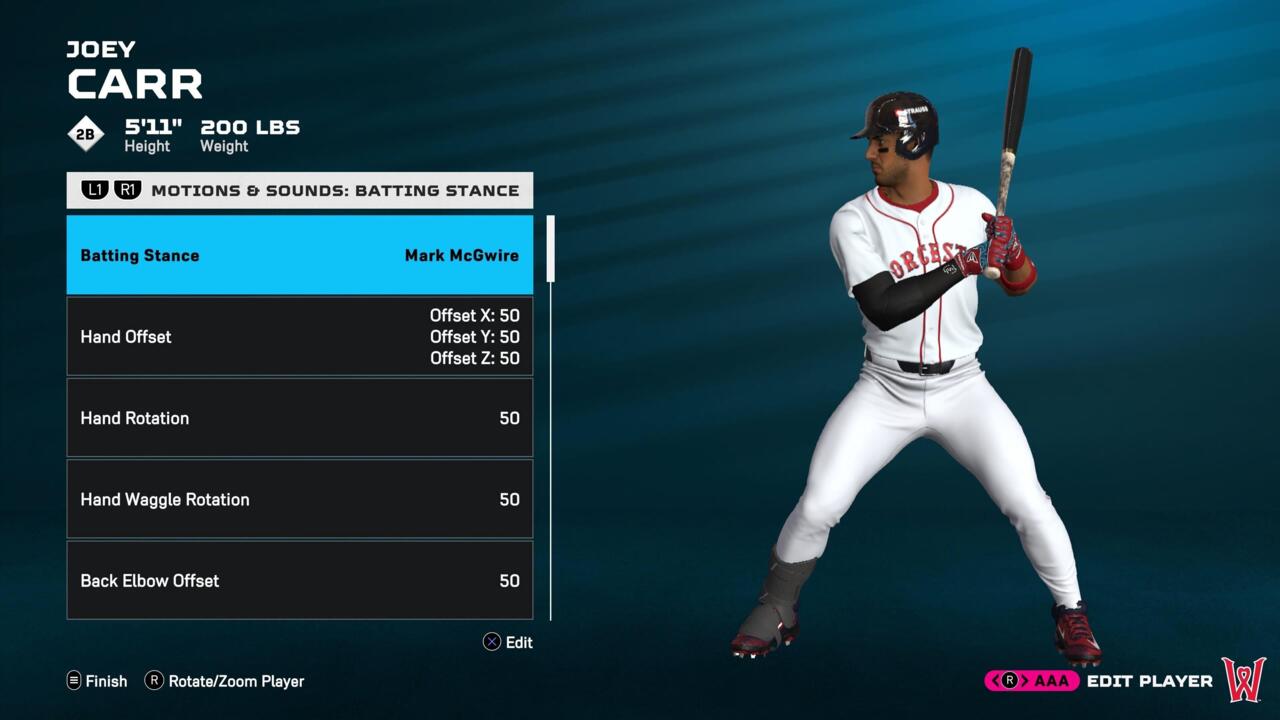Image resolution: width=1280 pixels, height=720 pixels.
Task: Pick the Back Elbow Offset row
Action: coord(299,580)
